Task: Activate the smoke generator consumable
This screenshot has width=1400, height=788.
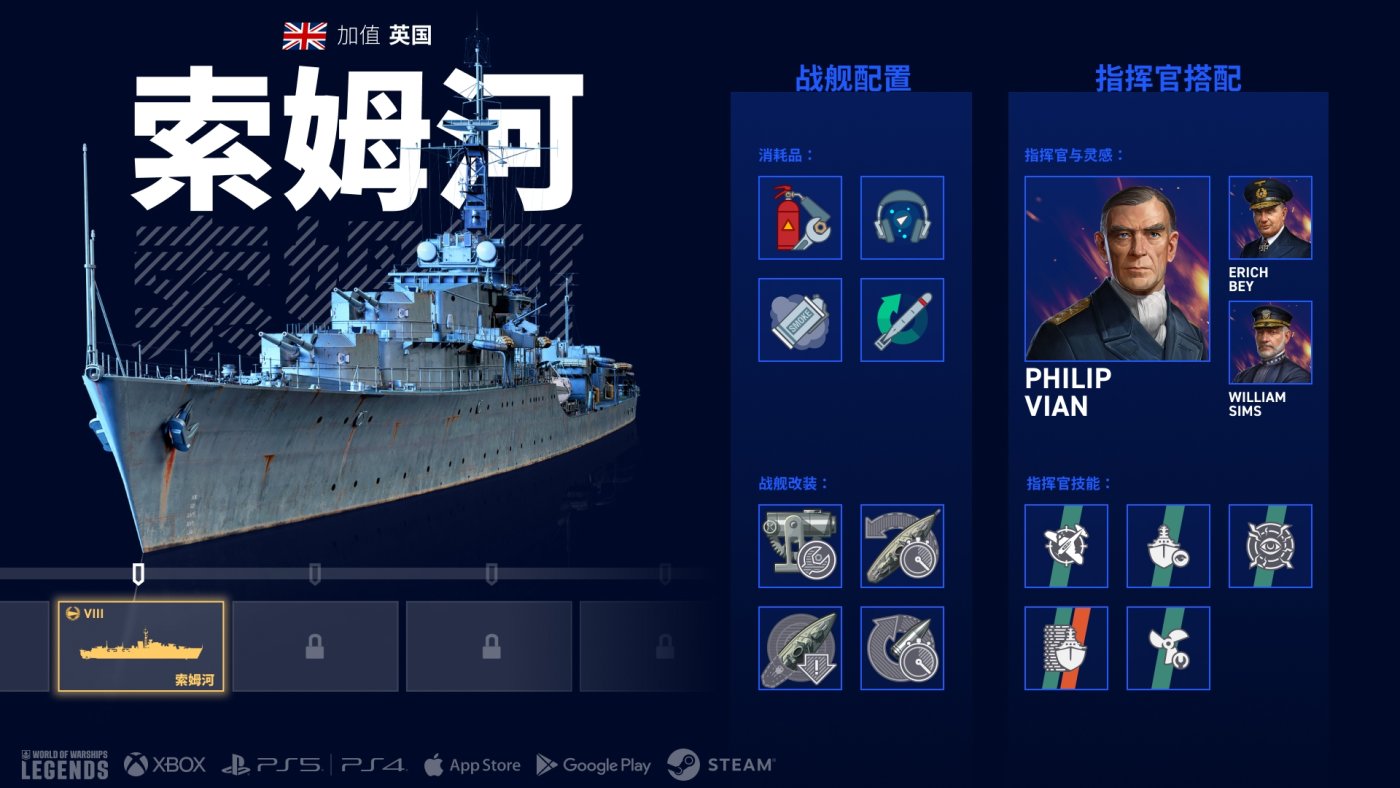Action: click(x=800, y=320)
